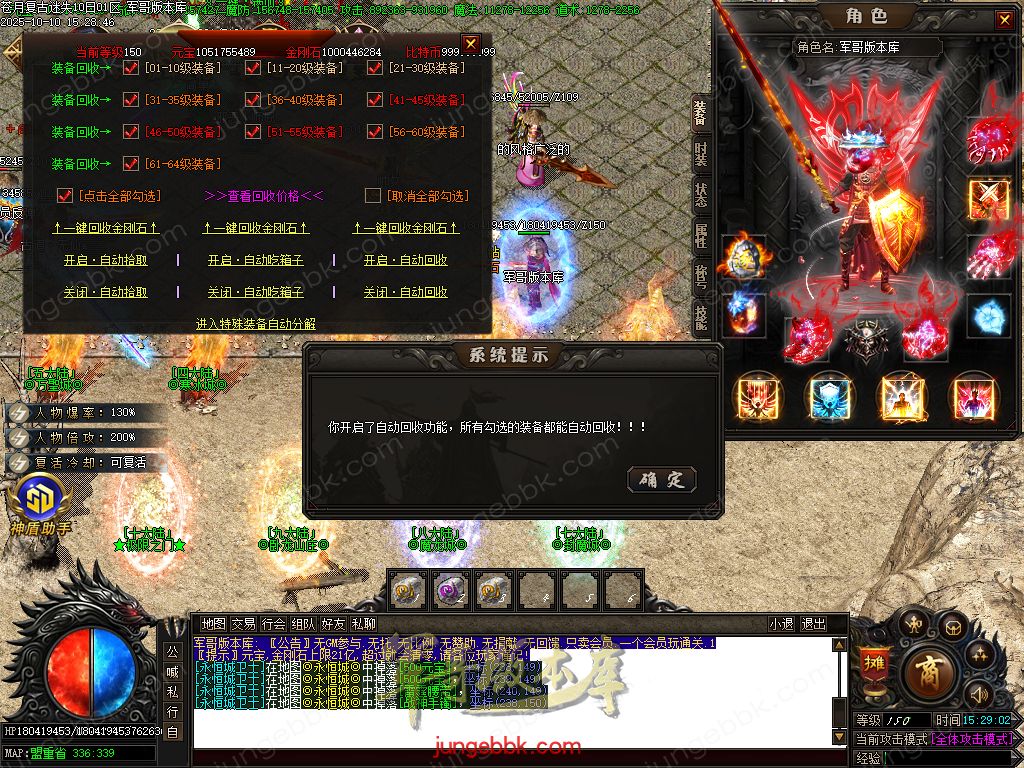
Task: Close the 角色 character panel
Action: coord(1003,20)
